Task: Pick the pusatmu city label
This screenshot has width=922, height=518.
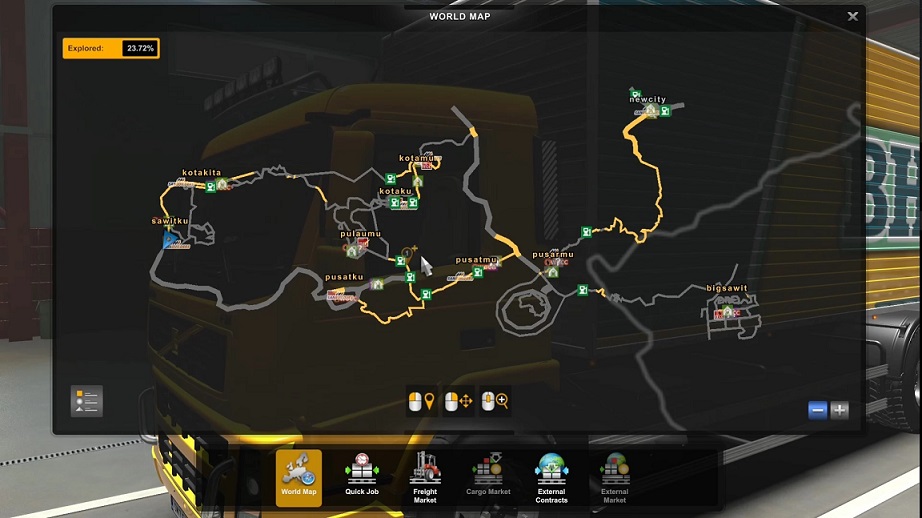Action: tap(476, 260)
